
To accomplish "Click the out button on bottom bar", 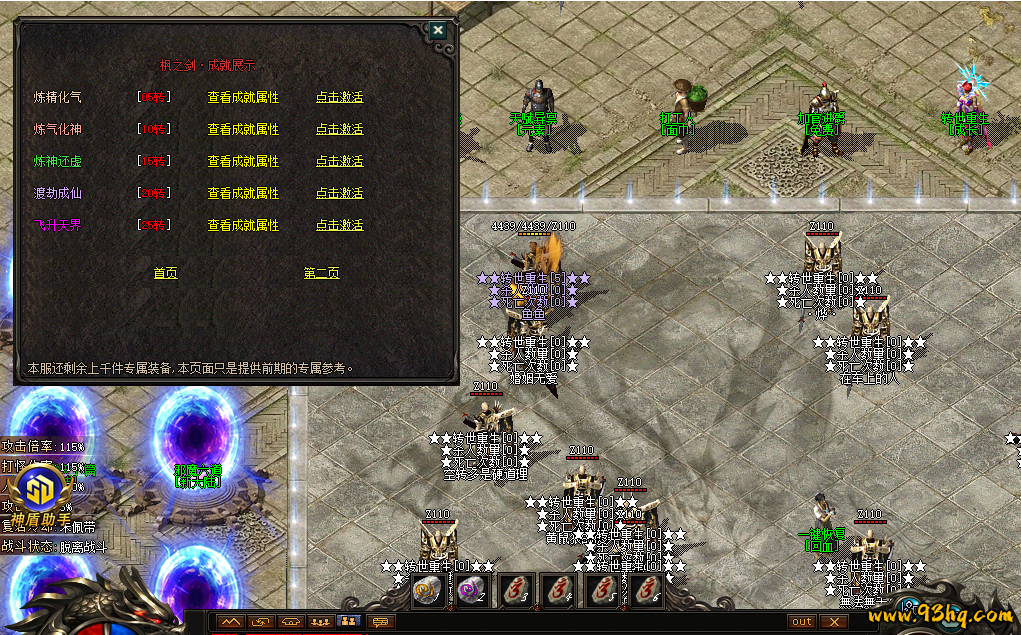I will tap(802, 622).
